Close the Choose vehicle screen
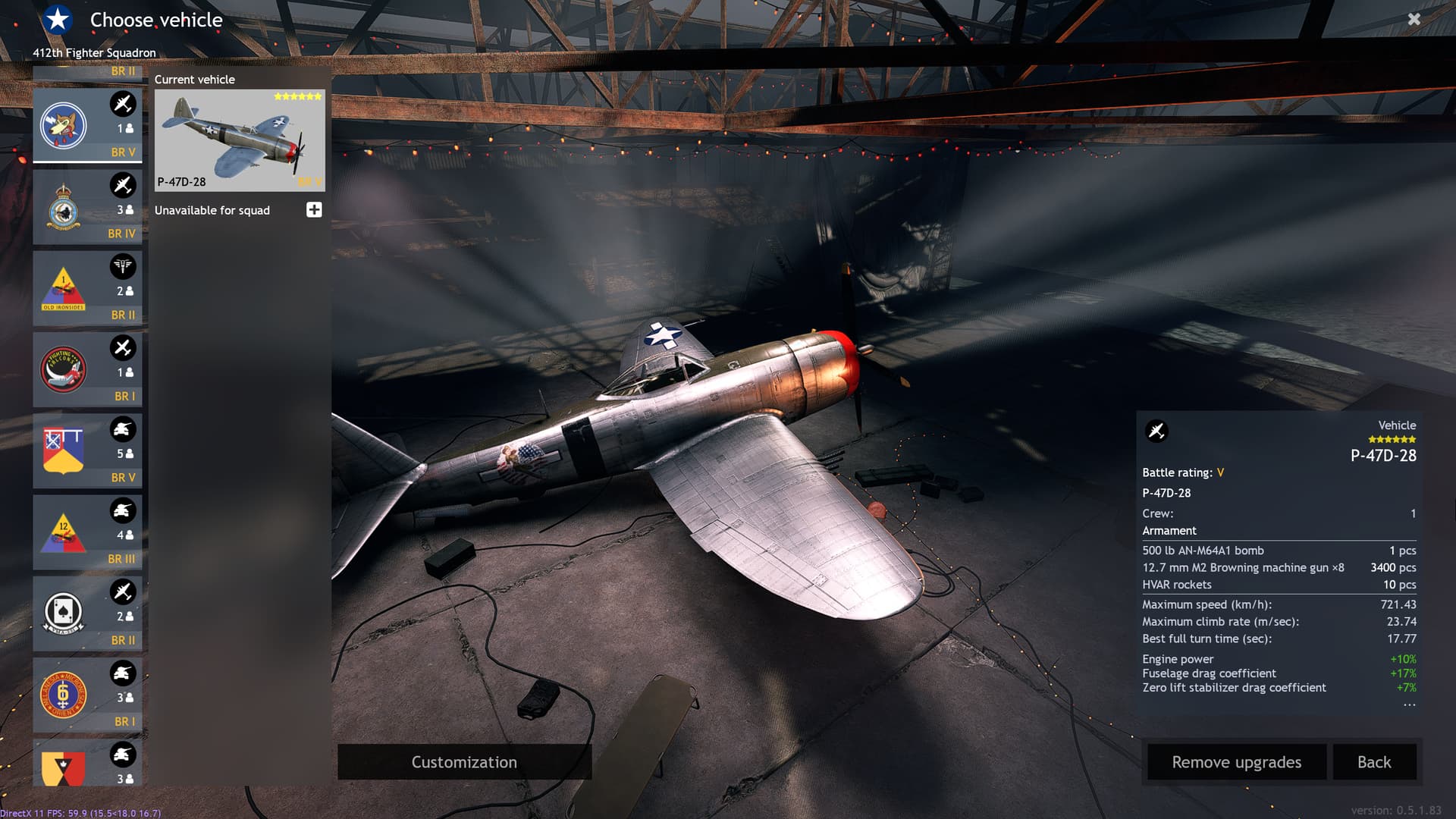Image resolution: width=1456 pixels, height=819 pixels. point(1414,20)
